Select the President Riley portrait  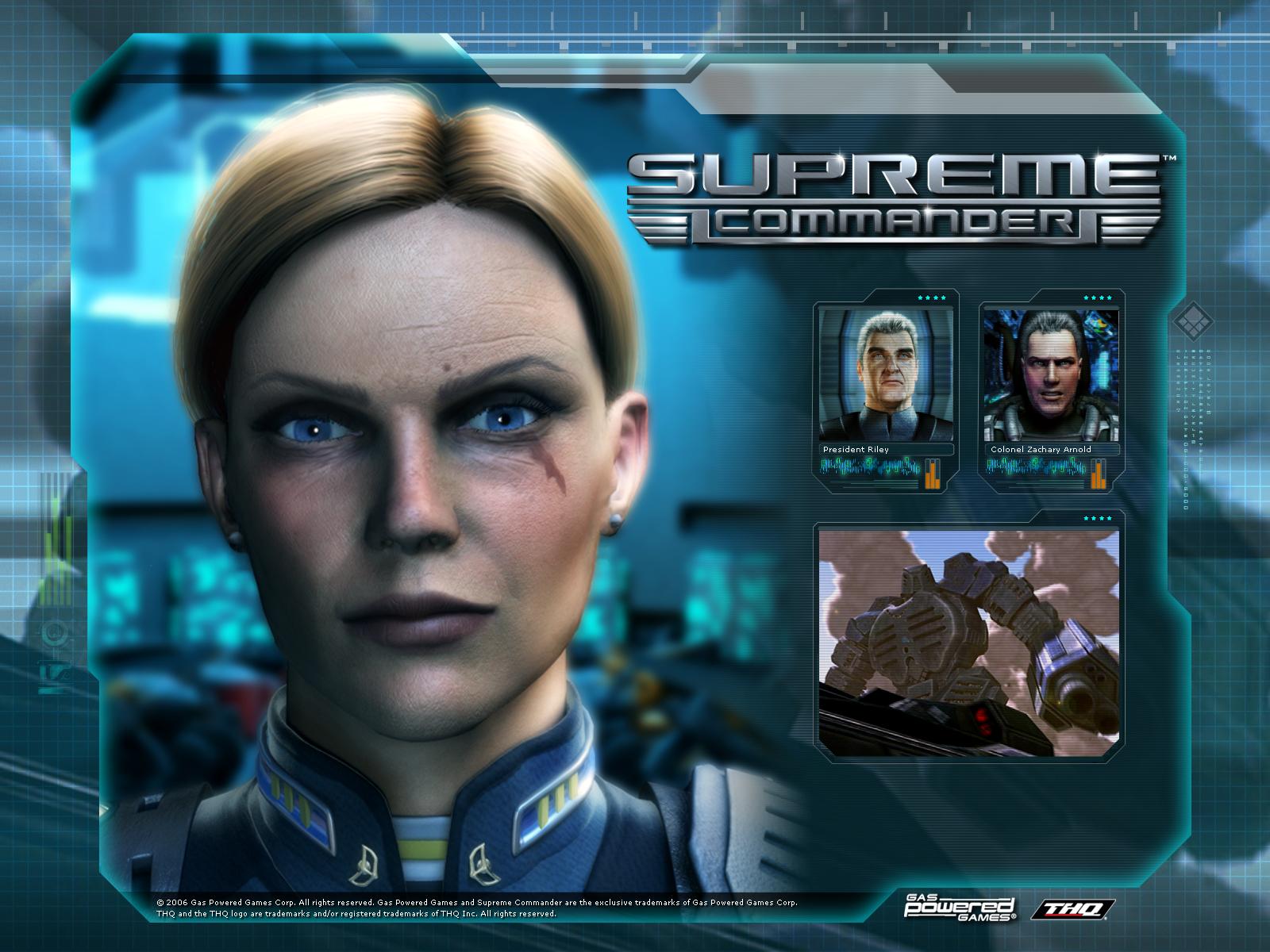pyautogui.click(x=887, y=375)
